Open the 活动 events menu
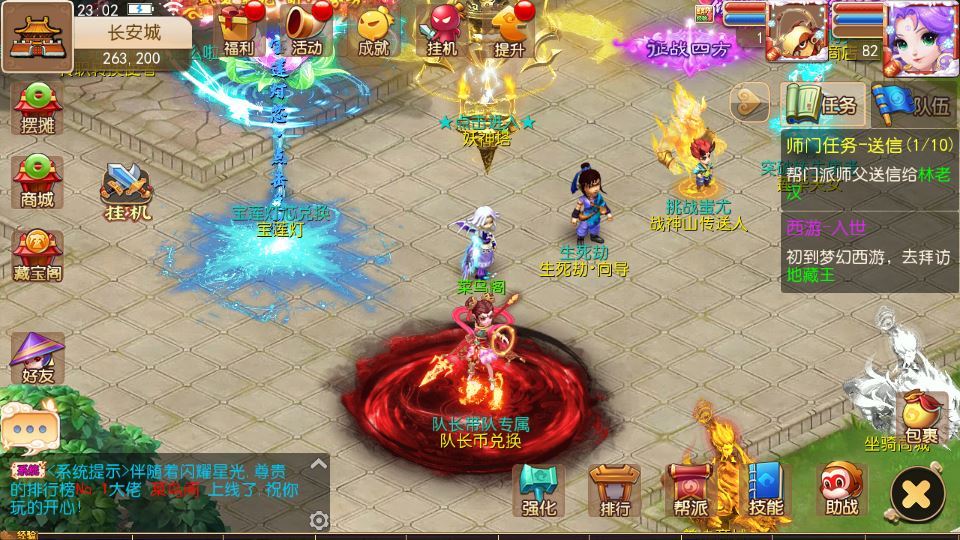The image size is (960, 540). tap(306, 28)
